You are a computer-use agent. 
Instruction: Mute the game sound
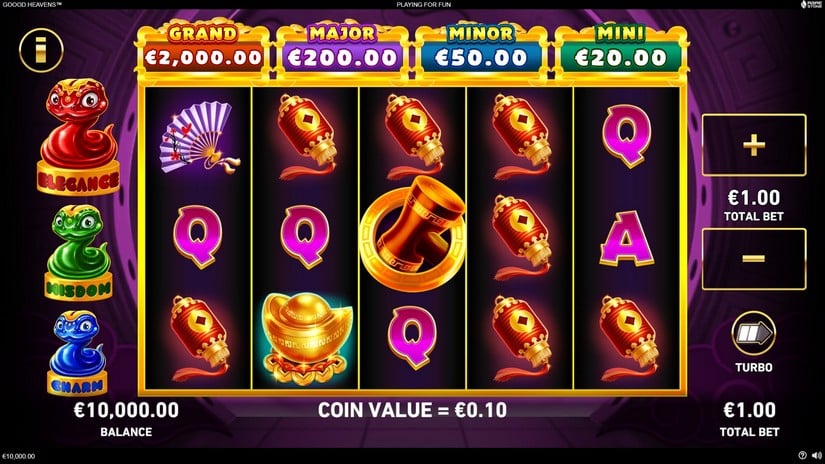pos(816,456)
